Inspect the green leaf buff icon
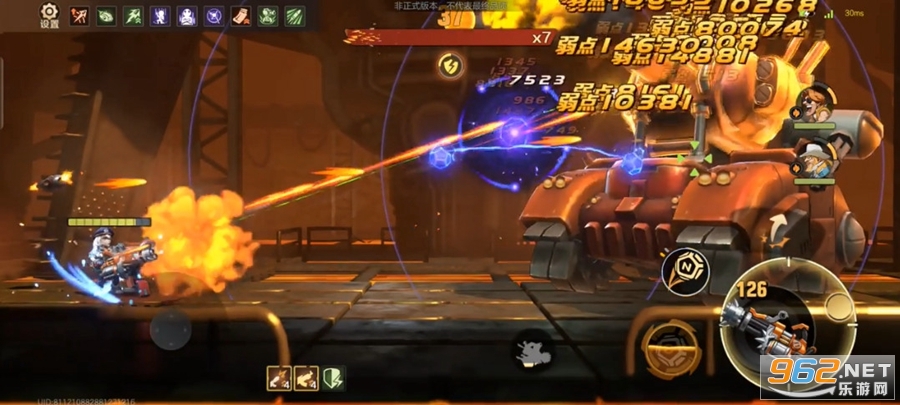900x405 pixels. pos(106,15)
